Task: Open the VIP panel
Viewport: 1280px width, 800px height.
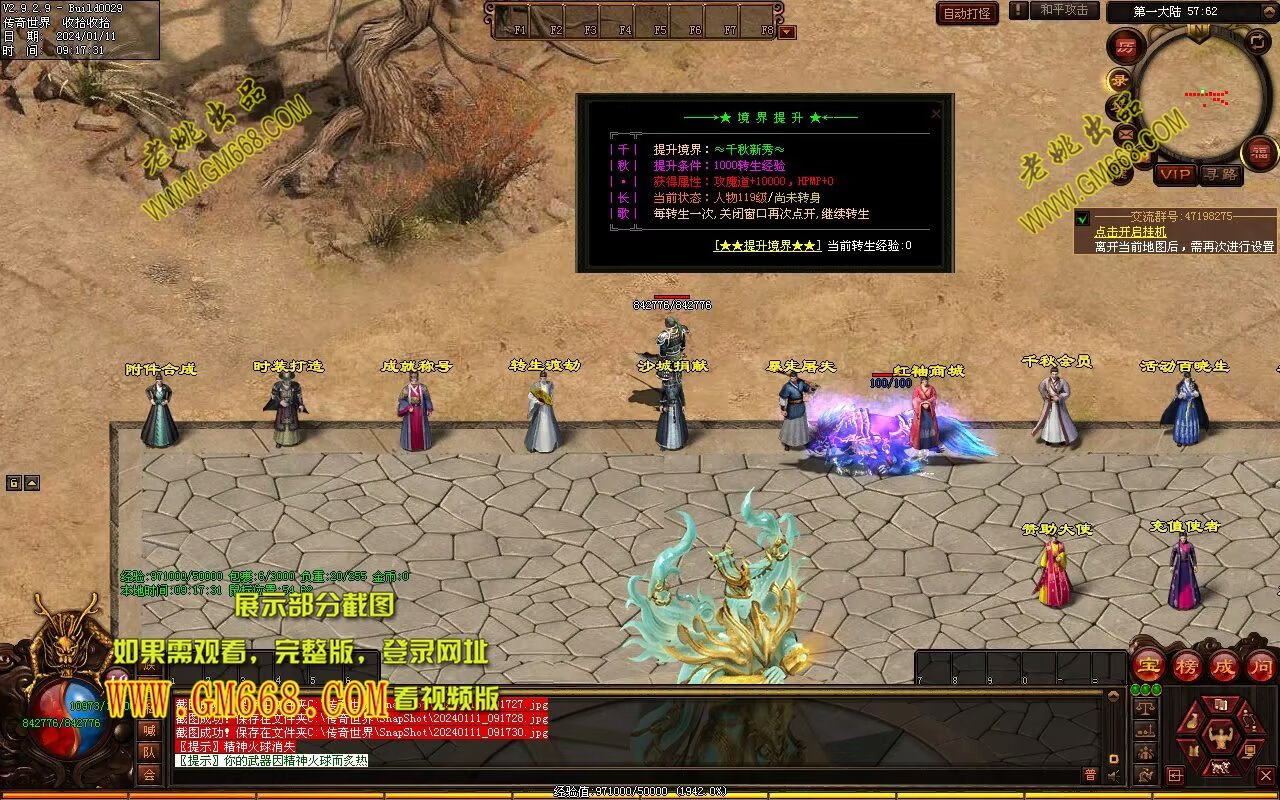Action: pyautogui.click(x=1175, y=174)
